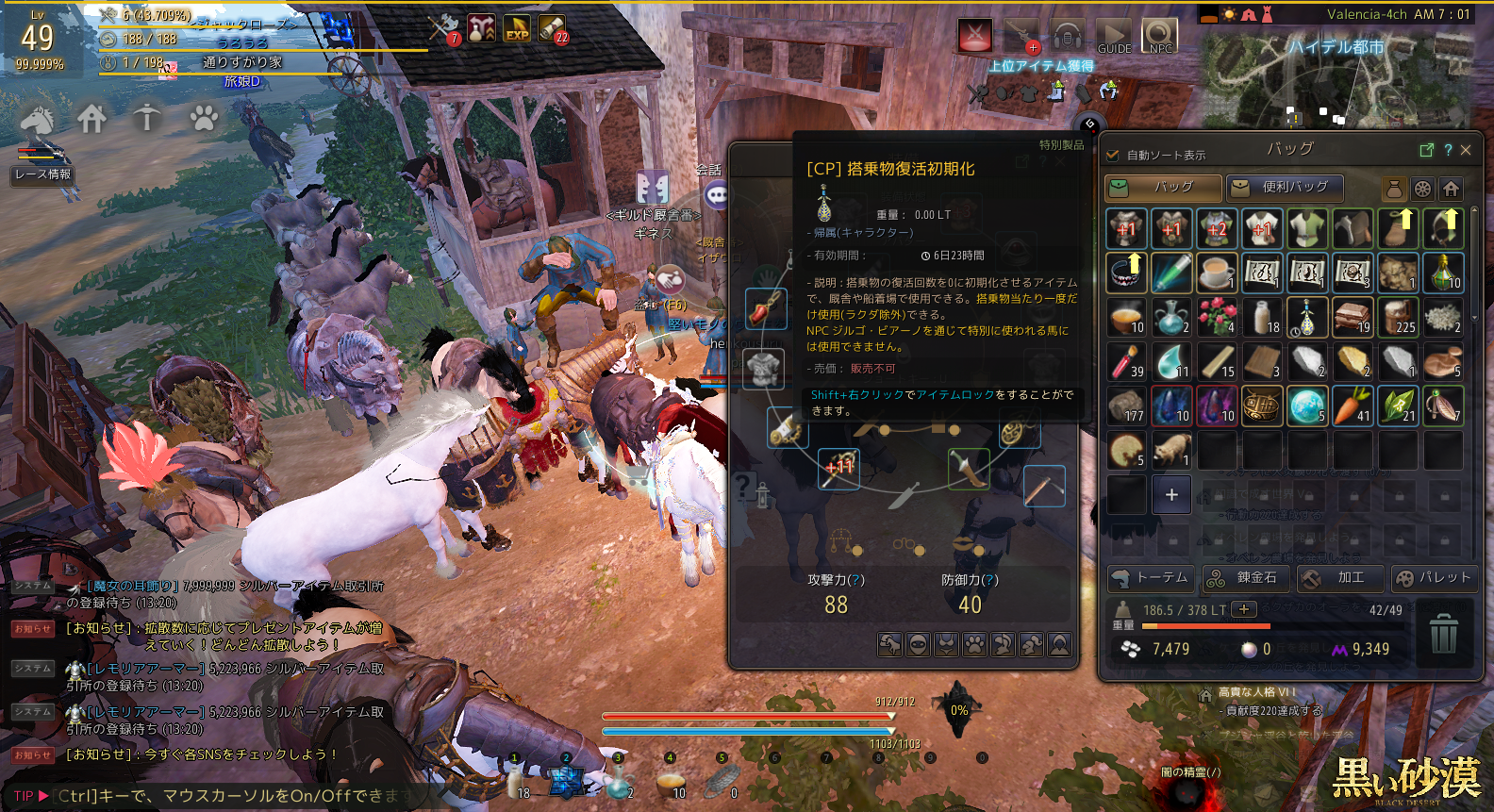Open the 加工 processing menu
The width and height of the screenshot is (1494, 812).
(1339, 578)
